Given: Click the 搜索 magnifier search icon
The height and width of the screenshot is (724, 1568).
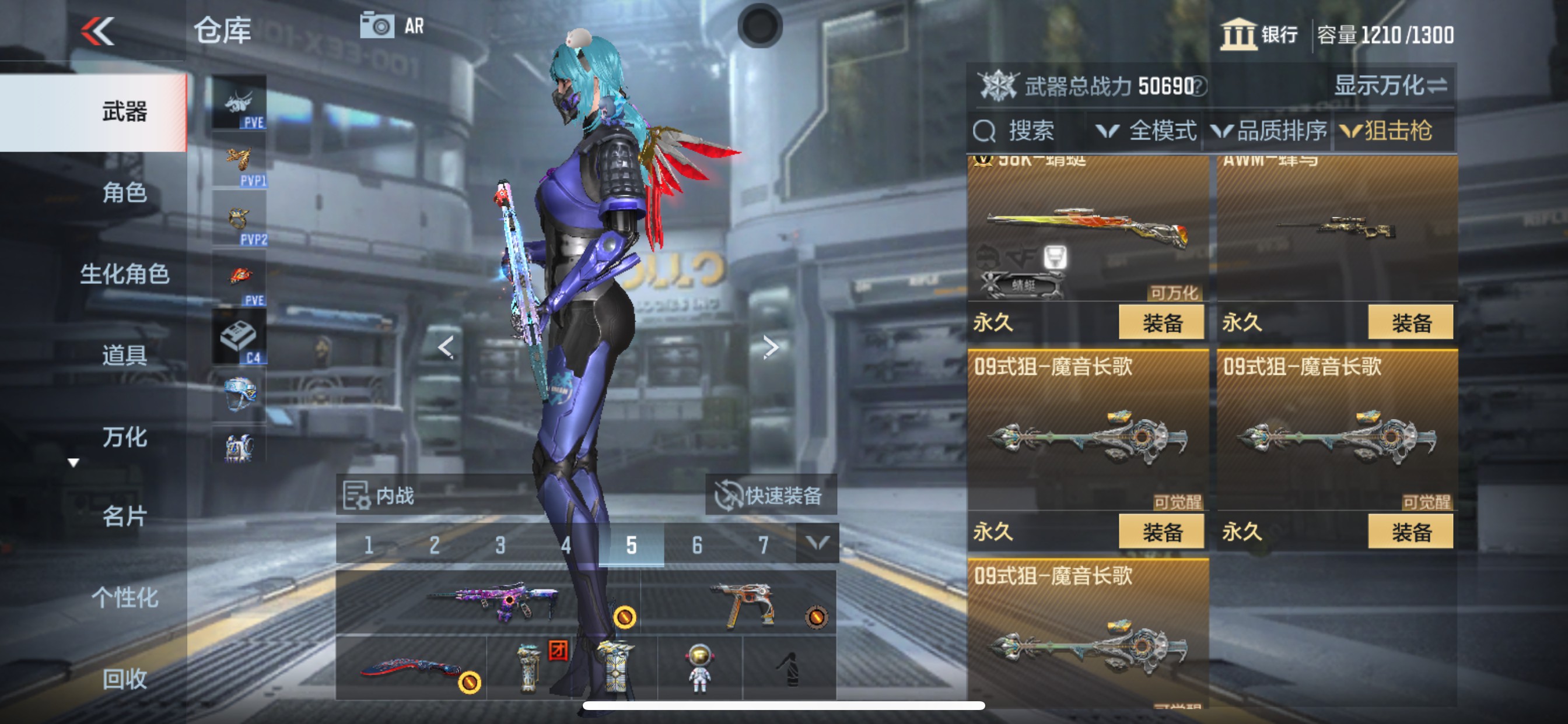Looking at the screenshot, I should [x=986, y=129].
